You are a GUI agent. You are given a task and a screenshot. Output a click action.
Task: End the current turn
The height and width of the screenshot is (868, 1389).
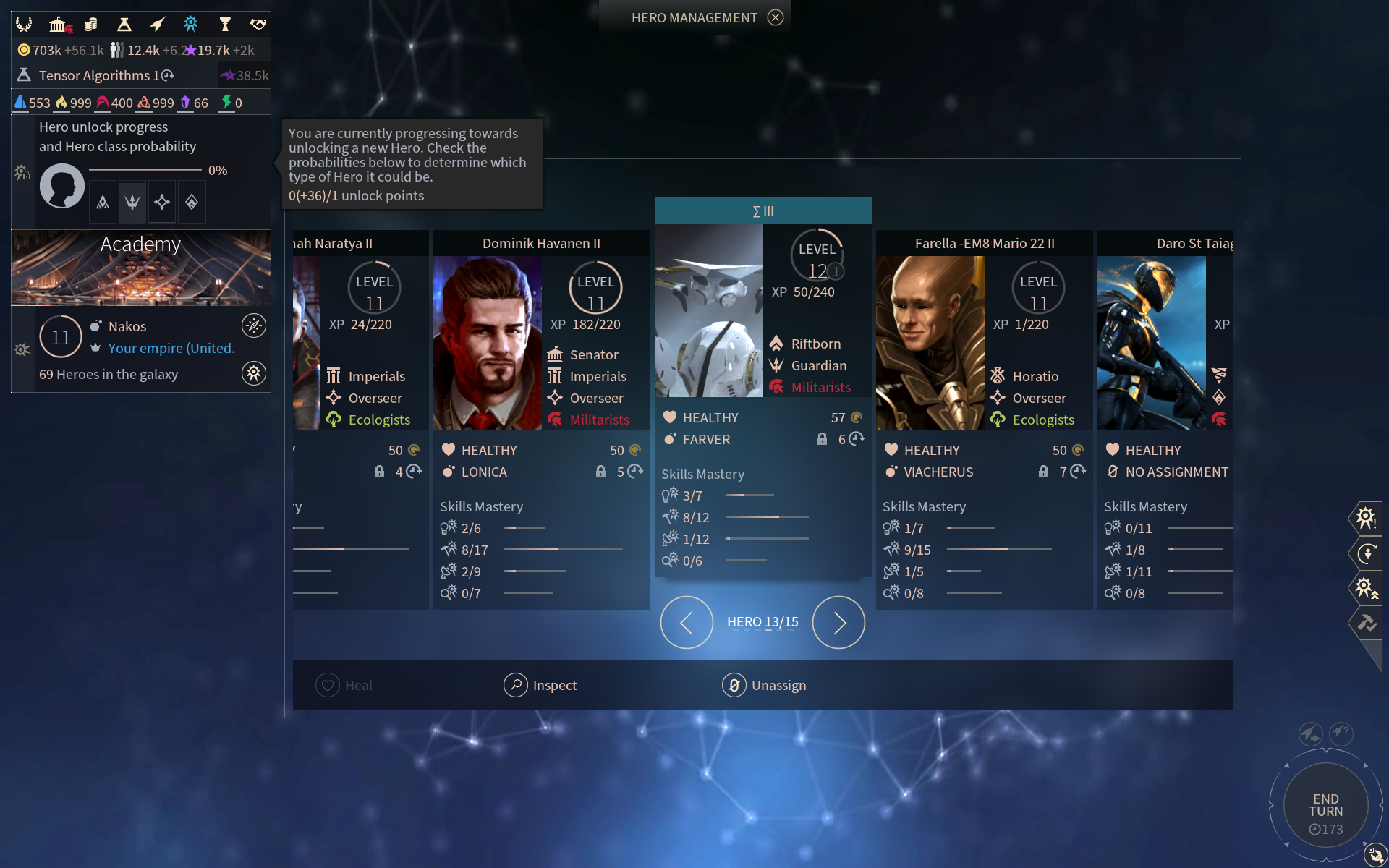tap(1325, 806)
